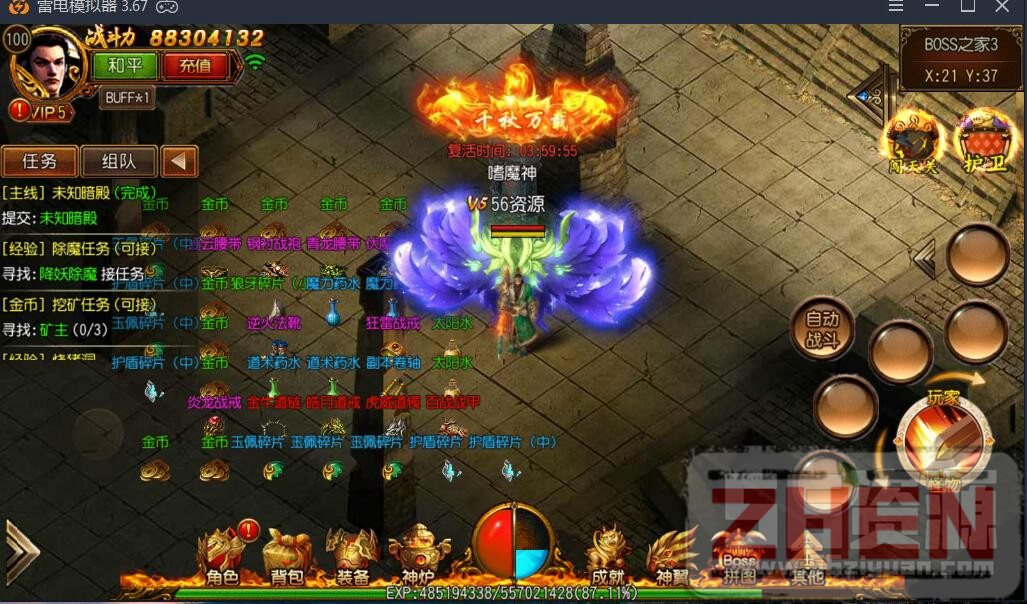The image size is (1027, 604).
Task: Open the BOSS之家3 map location panel
Action: tap(961, 59)
